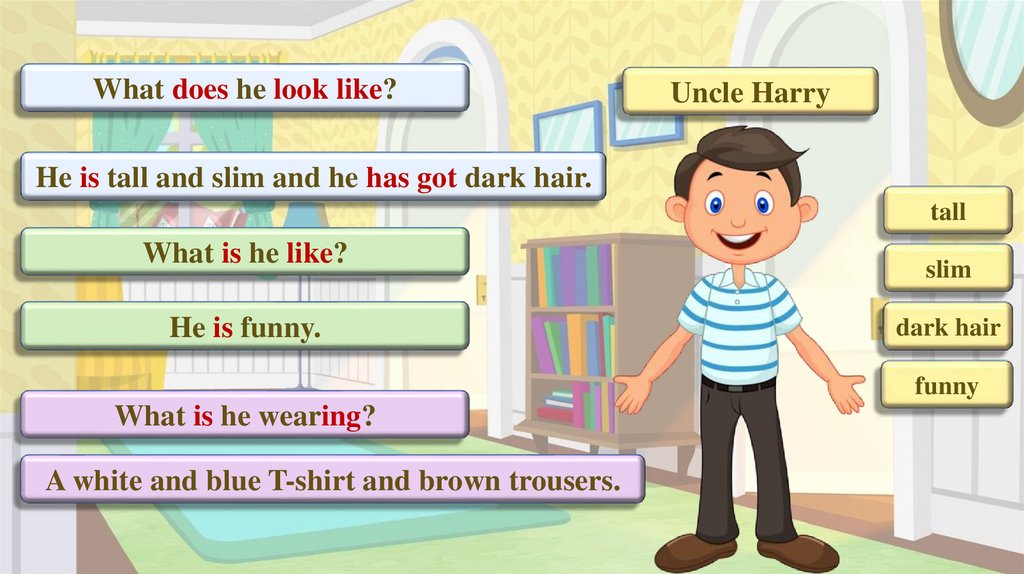Choose the 'What is he like?' question
The height and width of the screenshot is (574, 1024).
[245, 252]
